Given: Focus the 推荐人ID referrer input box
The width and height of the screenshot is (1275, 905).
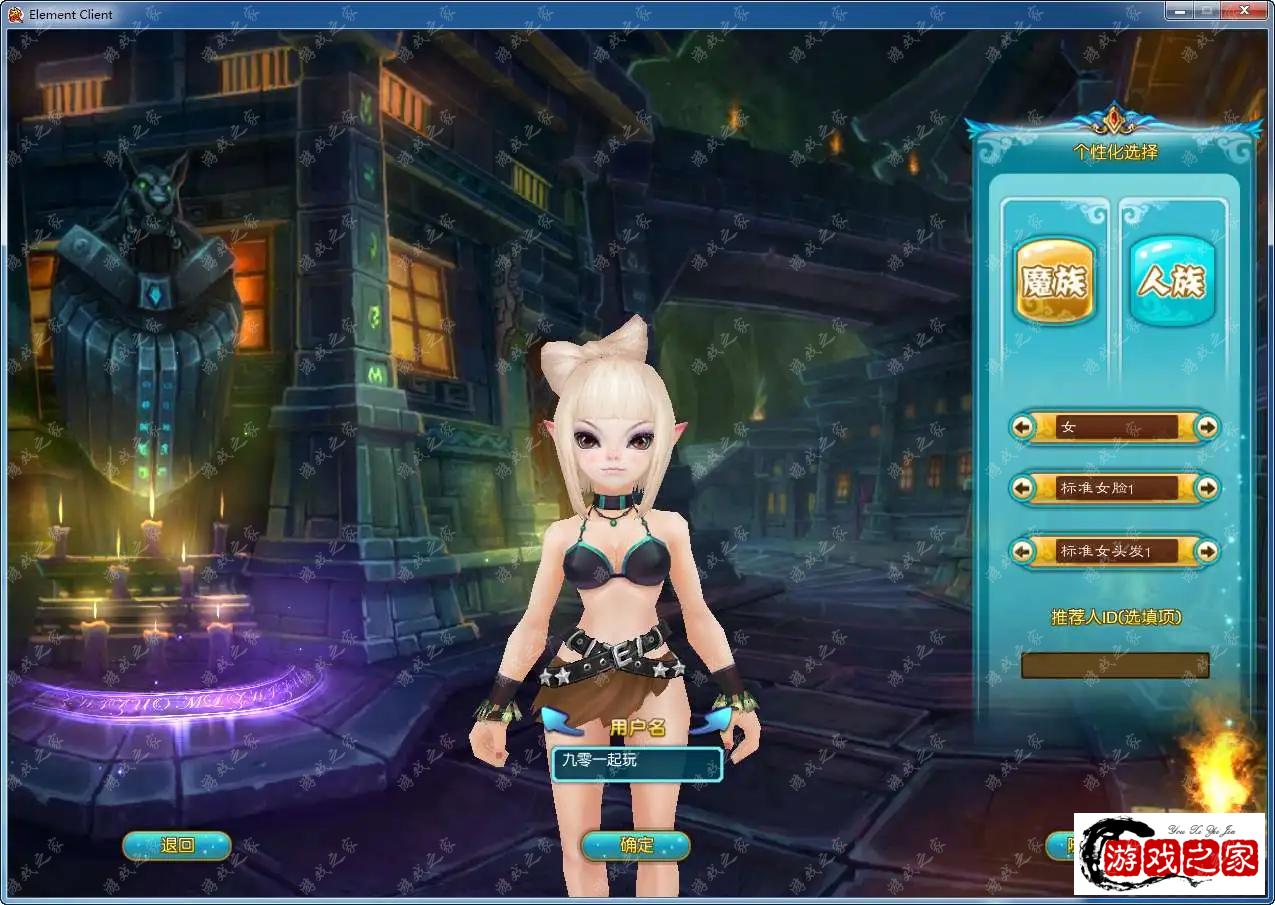Looking at the screenshot, I should click(1115, 666).
